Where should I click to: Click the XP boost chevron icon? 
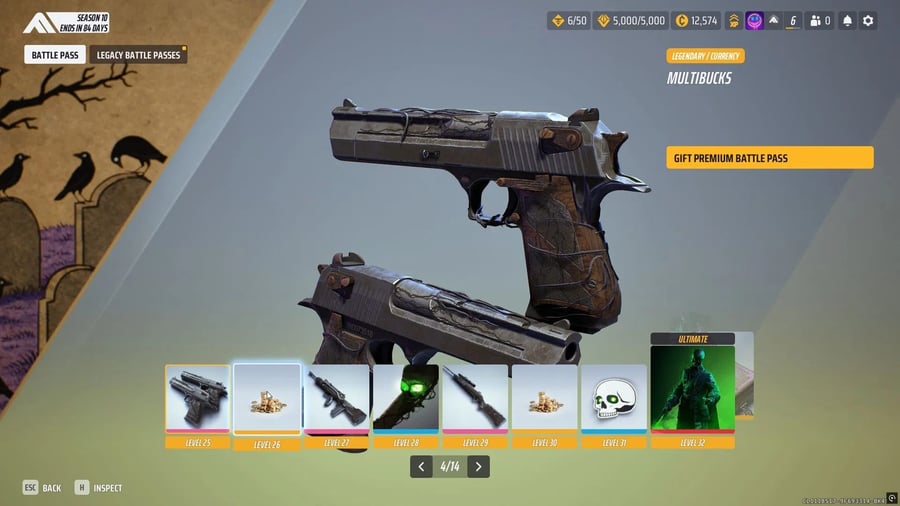pos(733,20)
